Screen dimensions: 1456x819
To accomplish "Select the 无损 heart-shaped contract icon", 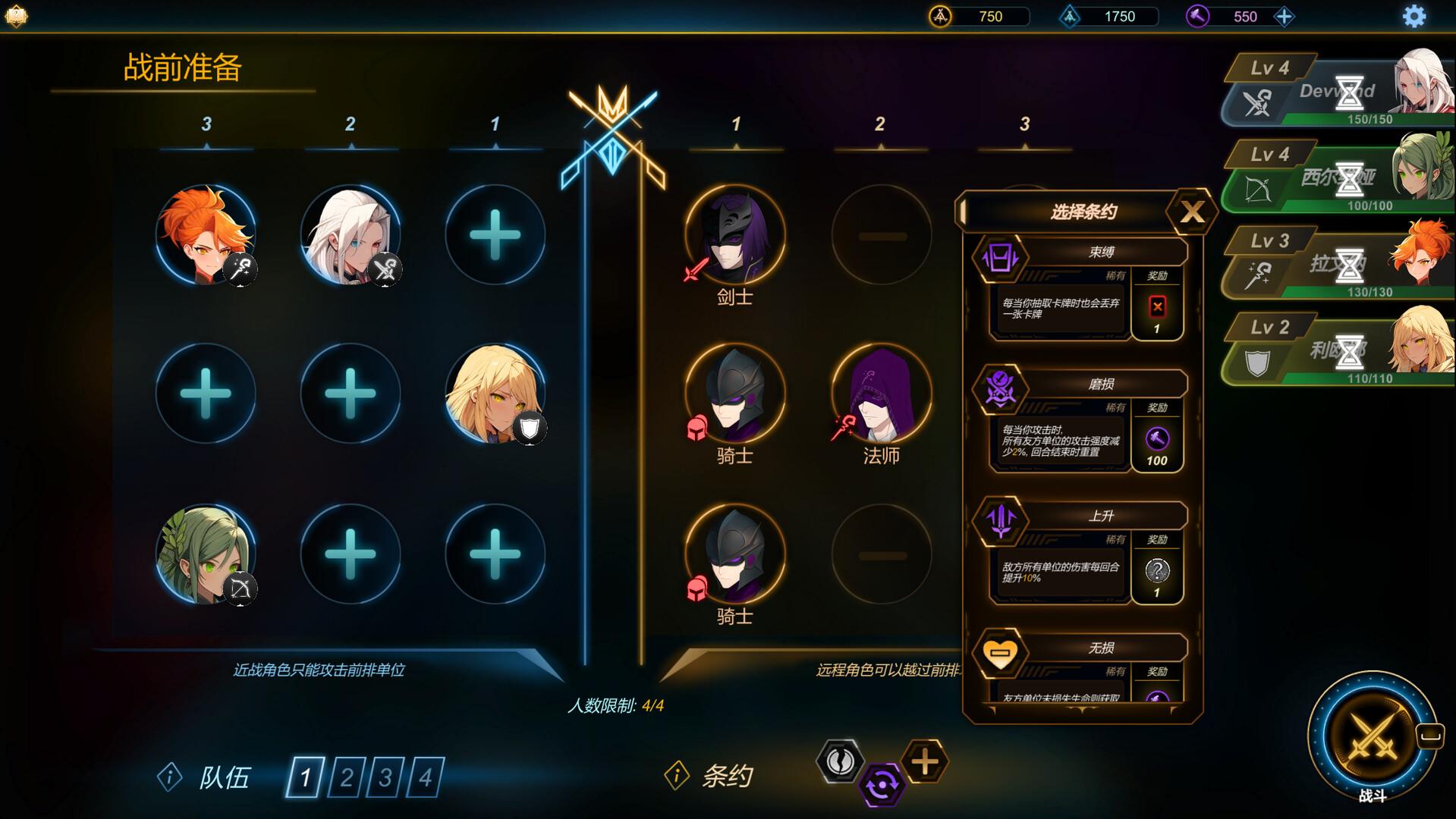I will point(1002,652).
